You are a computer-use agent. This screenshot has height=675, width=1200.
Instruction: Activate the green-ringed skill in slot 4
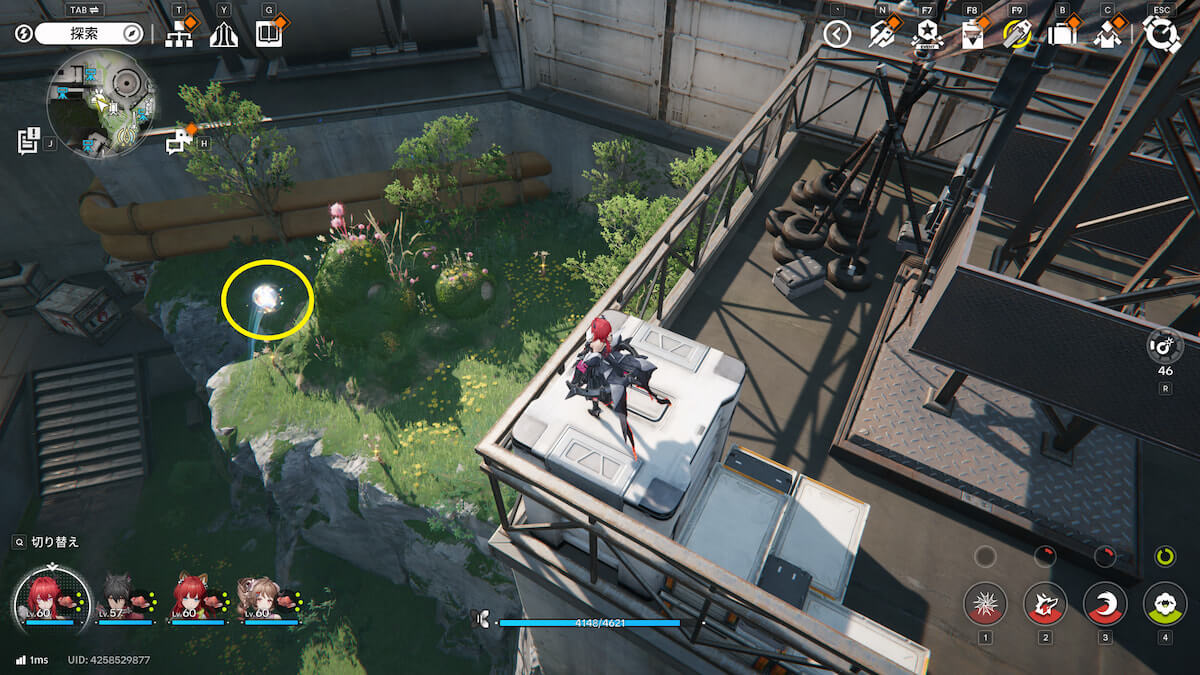pyautogui.click(x=1165, y=604)
